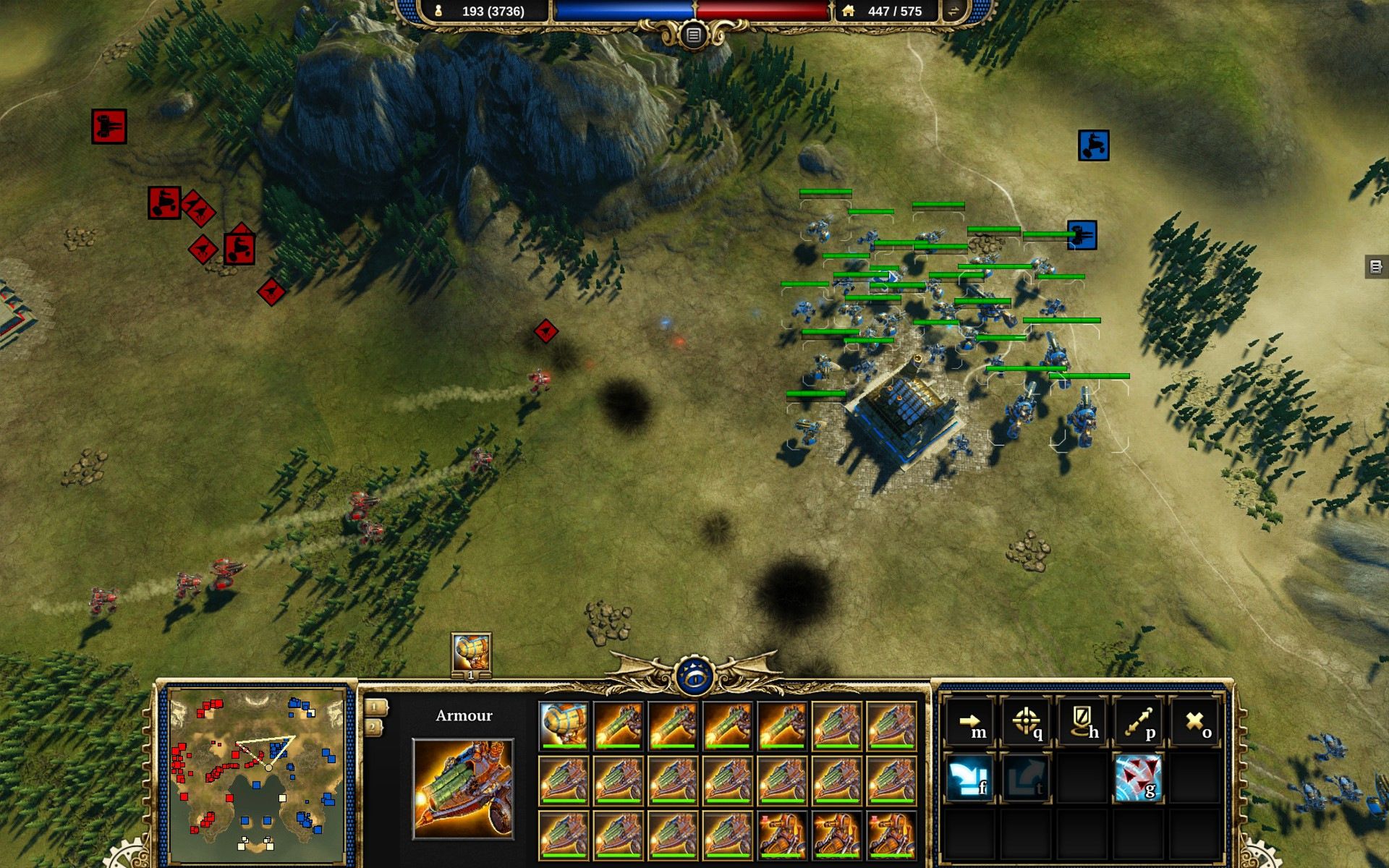Switch to selection page 2 tab
Screen dimensions: 1389x868
(375, 727)
